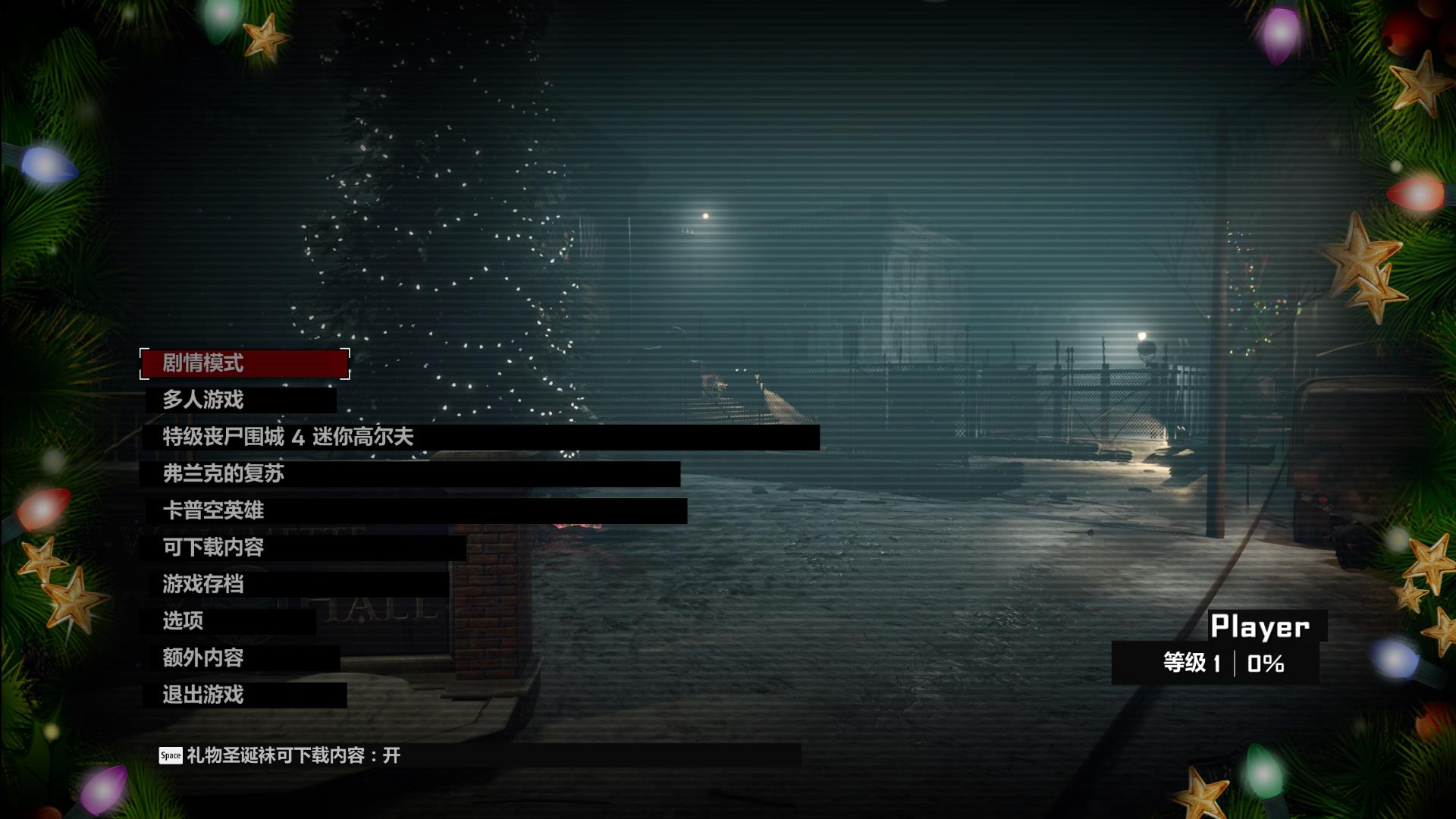The width and height of the screenshot is (1456, 819).
Task: Select 卡普空英雄 mode
Action: 213,510
